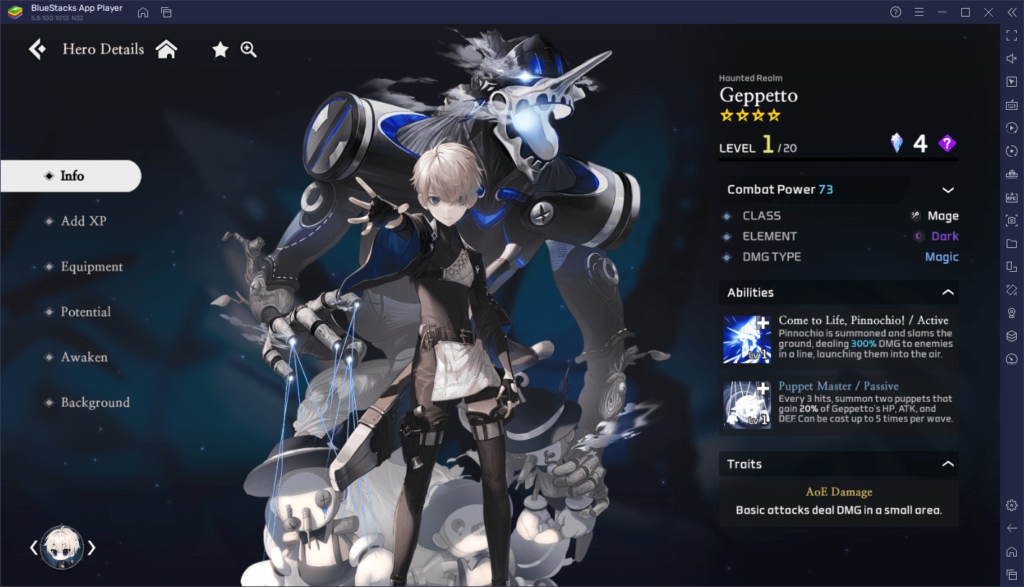Image resolution: width=1024 pixels, height=587 pixels.
Task: Return to the home screen
Action: 166,49
